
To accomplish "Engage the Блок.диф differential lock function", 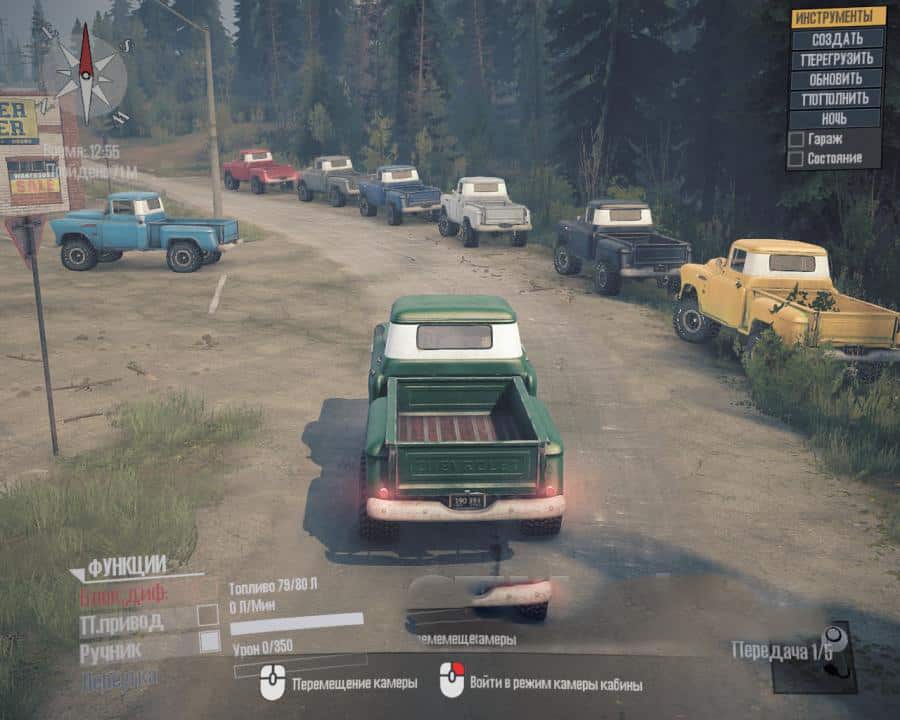I will (127, 597).
